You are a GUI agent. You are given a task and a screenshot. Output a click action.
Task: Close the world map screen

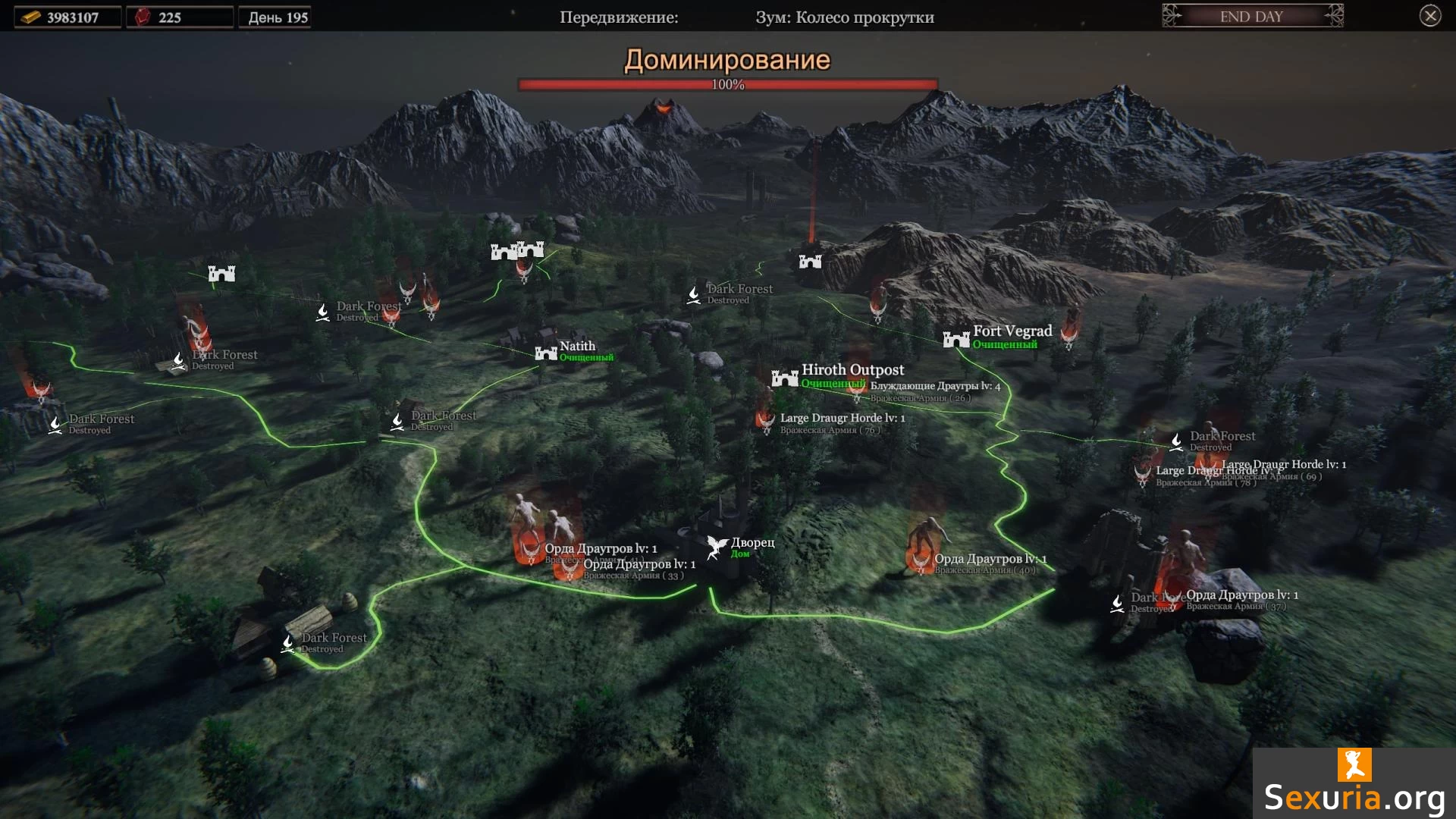tap(1429, 16)
